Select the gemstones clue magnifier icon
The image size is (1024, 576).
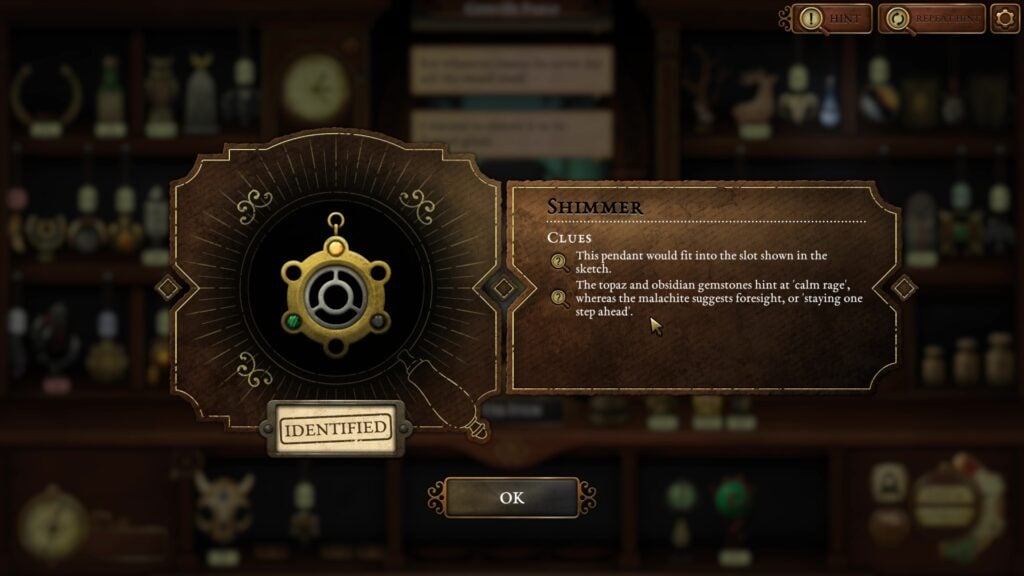(560, 297)
